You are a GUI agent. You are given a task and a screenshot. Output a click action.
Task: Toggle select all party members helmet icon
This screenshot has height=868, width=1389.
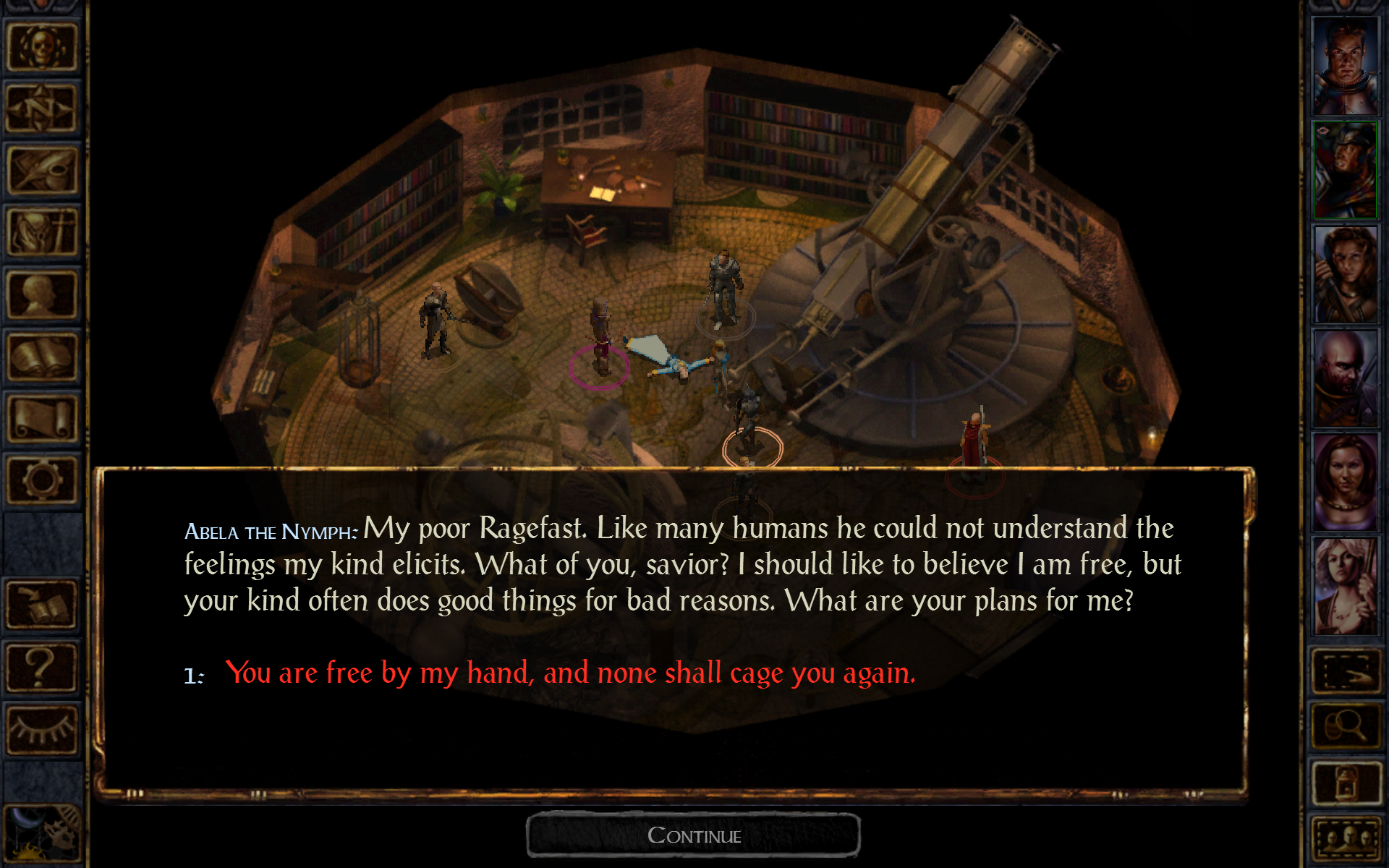click(1347, 838)
